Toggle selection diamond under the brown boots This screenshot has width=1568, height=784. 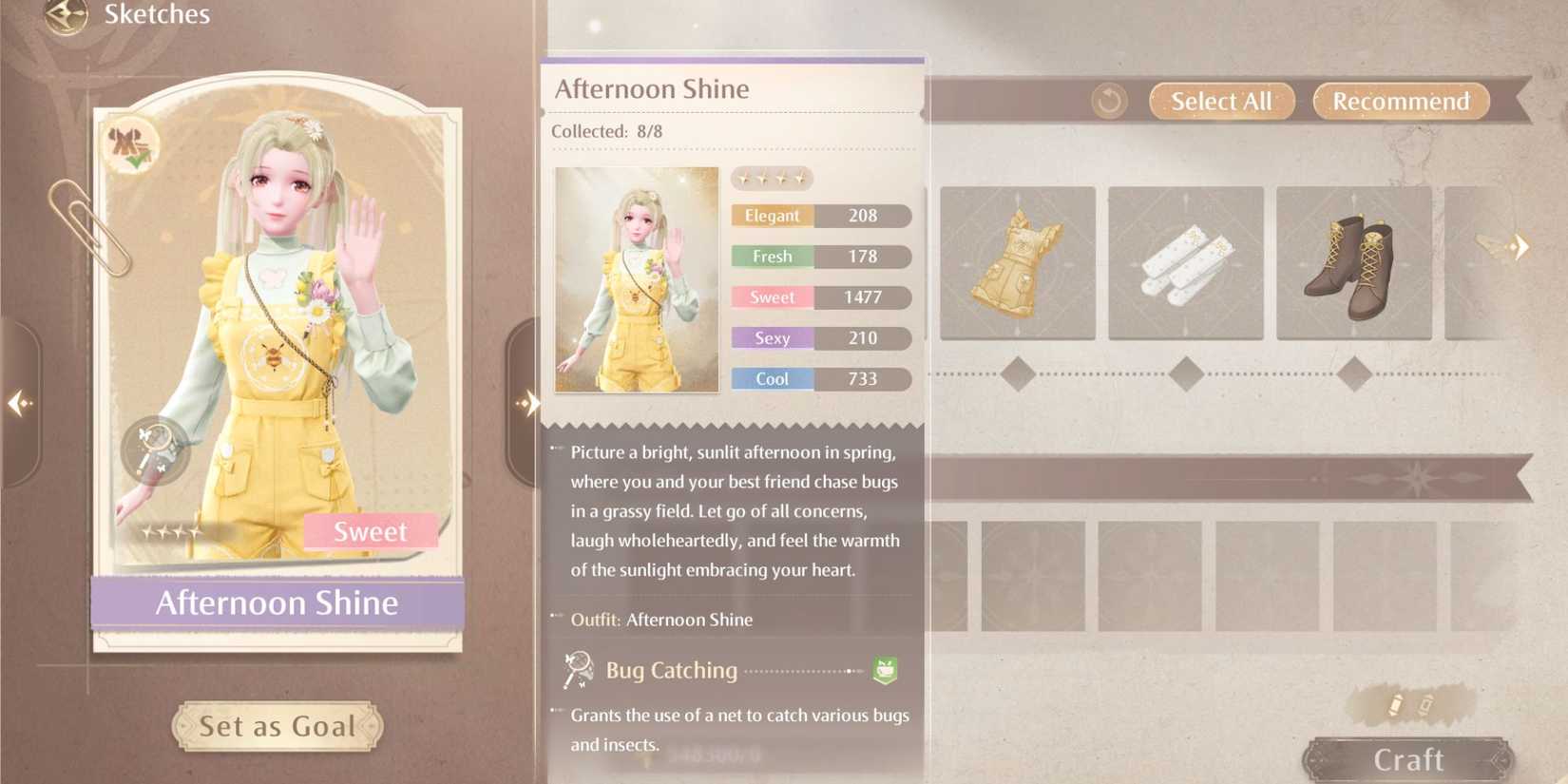tap(1354, 375)
